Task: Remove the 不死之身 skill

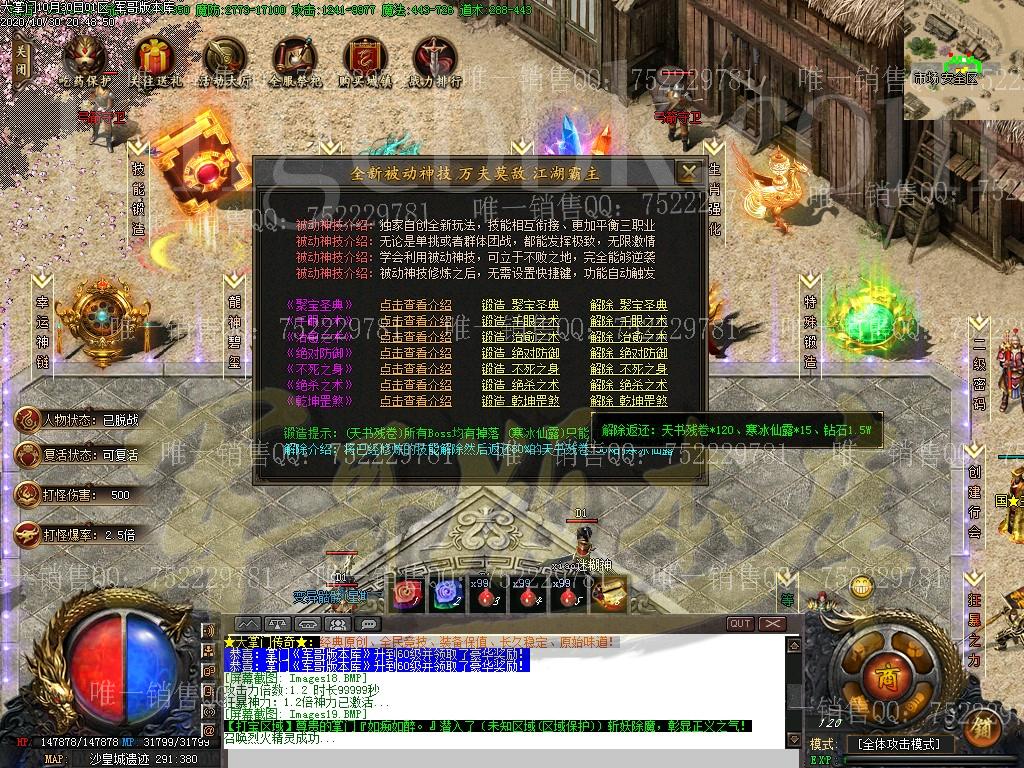Action: click(x=628, y=369)
